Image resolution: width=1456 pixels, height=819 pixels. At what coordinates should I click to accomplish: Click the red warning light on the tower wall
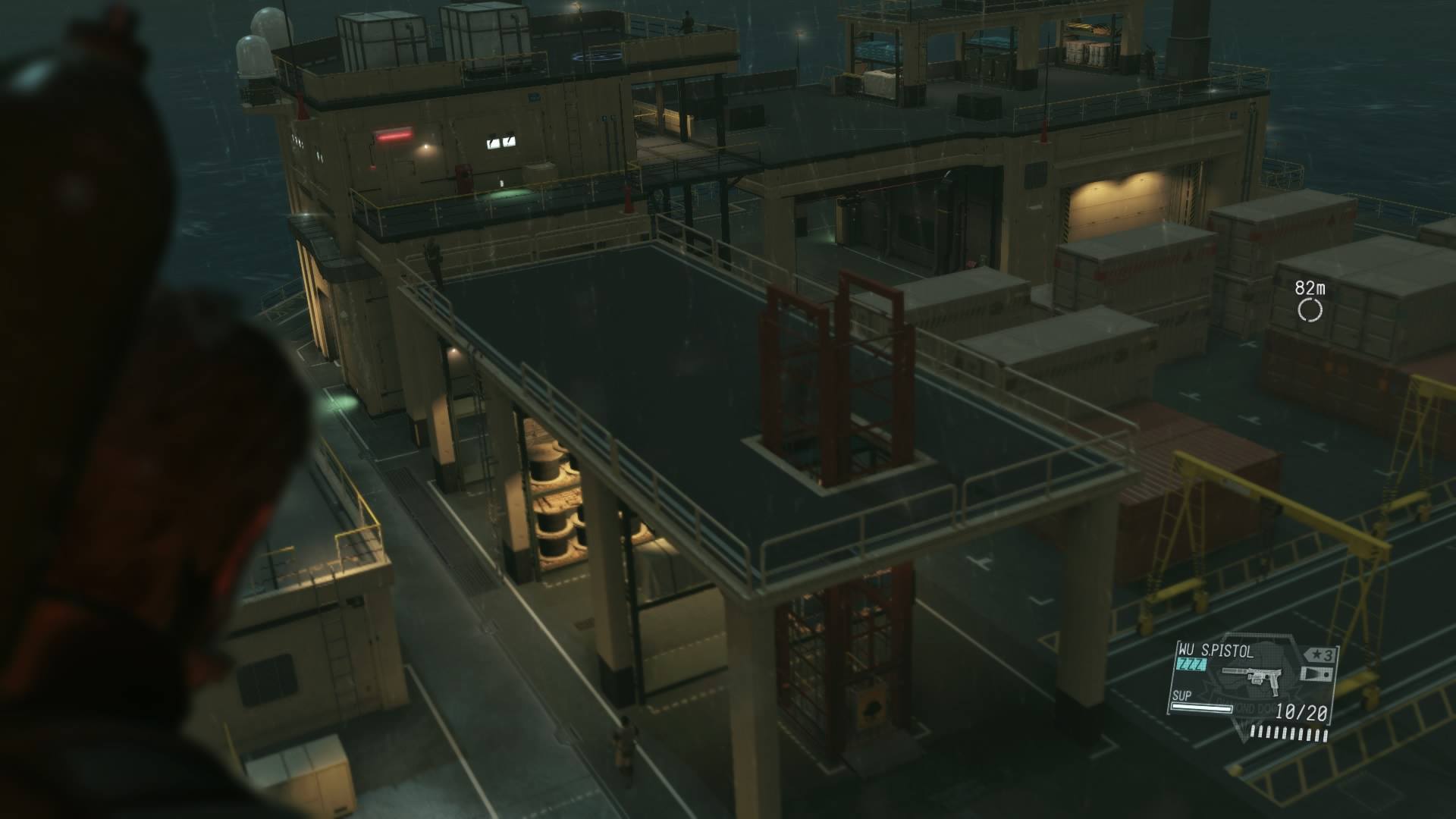tap(394, 136)
